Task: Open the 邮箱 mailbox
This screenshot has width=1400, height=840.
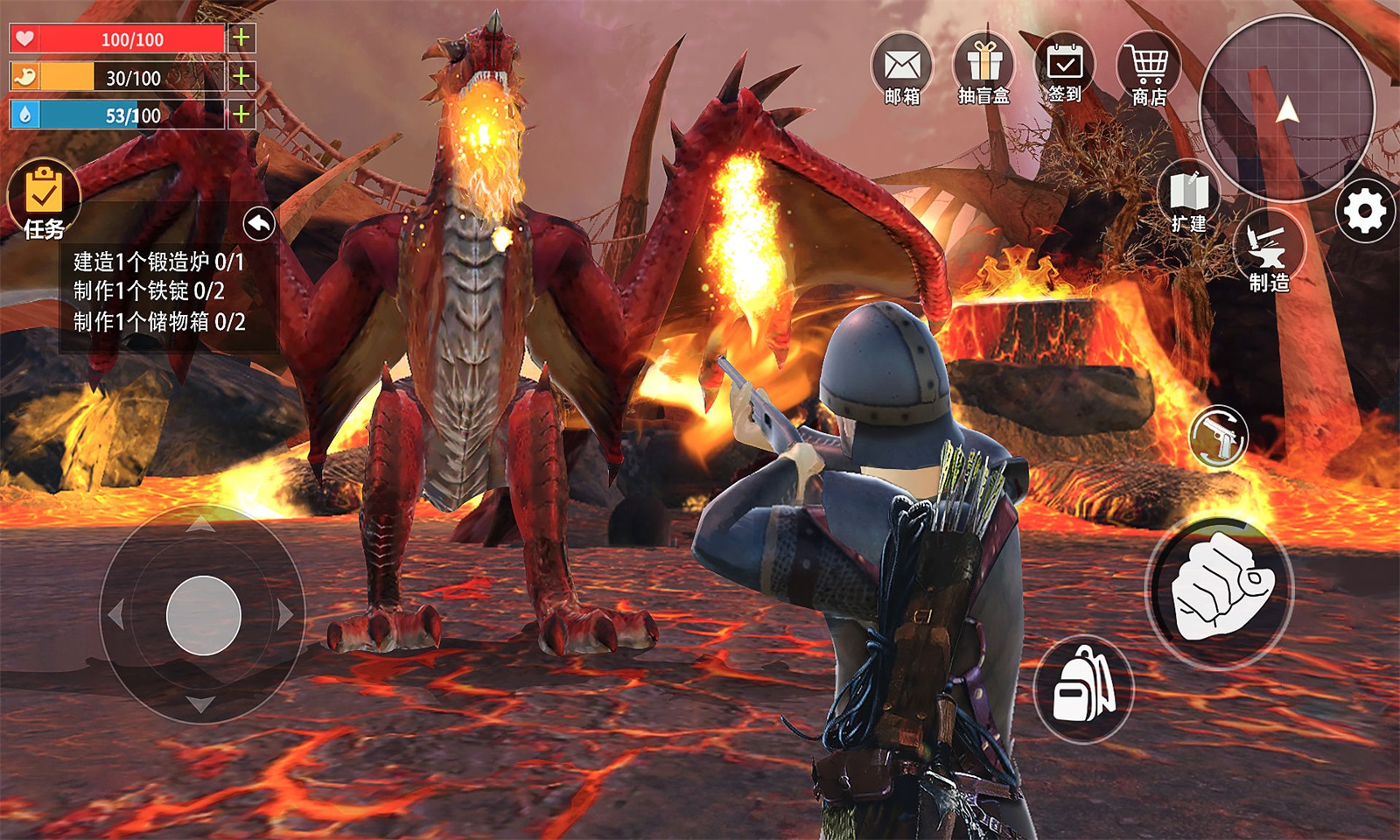Action: tap(902, 68)
